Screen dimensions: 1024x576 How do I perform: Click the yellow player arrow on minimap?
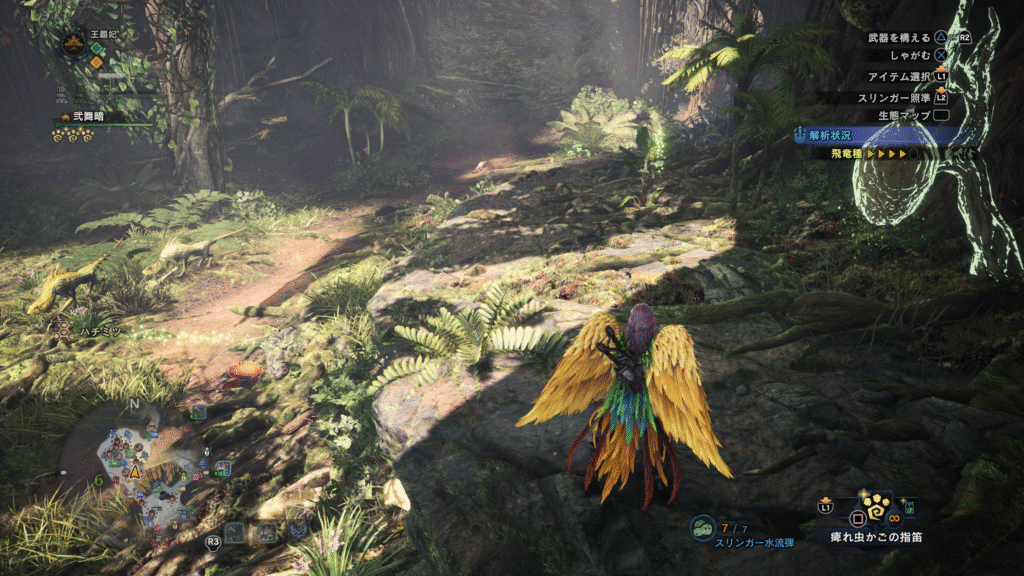tap(134, 471)
